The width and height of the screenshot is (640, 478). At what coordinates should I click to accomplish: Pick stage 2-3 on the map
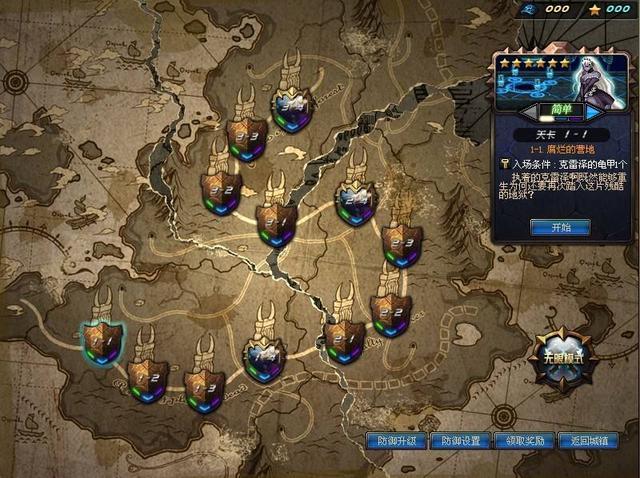click(401, 243)
